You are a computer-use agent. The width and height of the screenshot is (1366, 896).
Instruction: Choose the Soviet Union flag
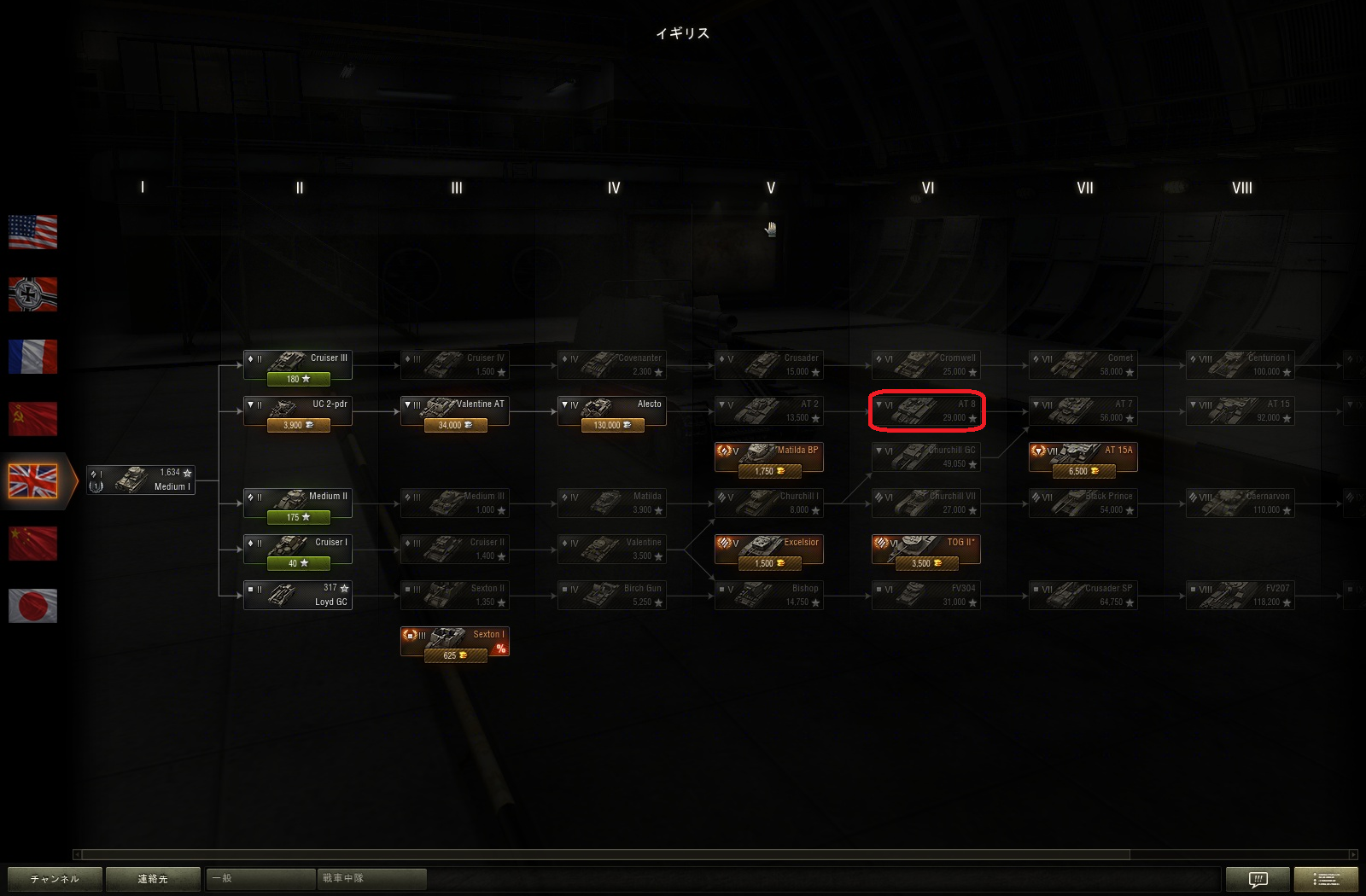click(x=32, y=418)
